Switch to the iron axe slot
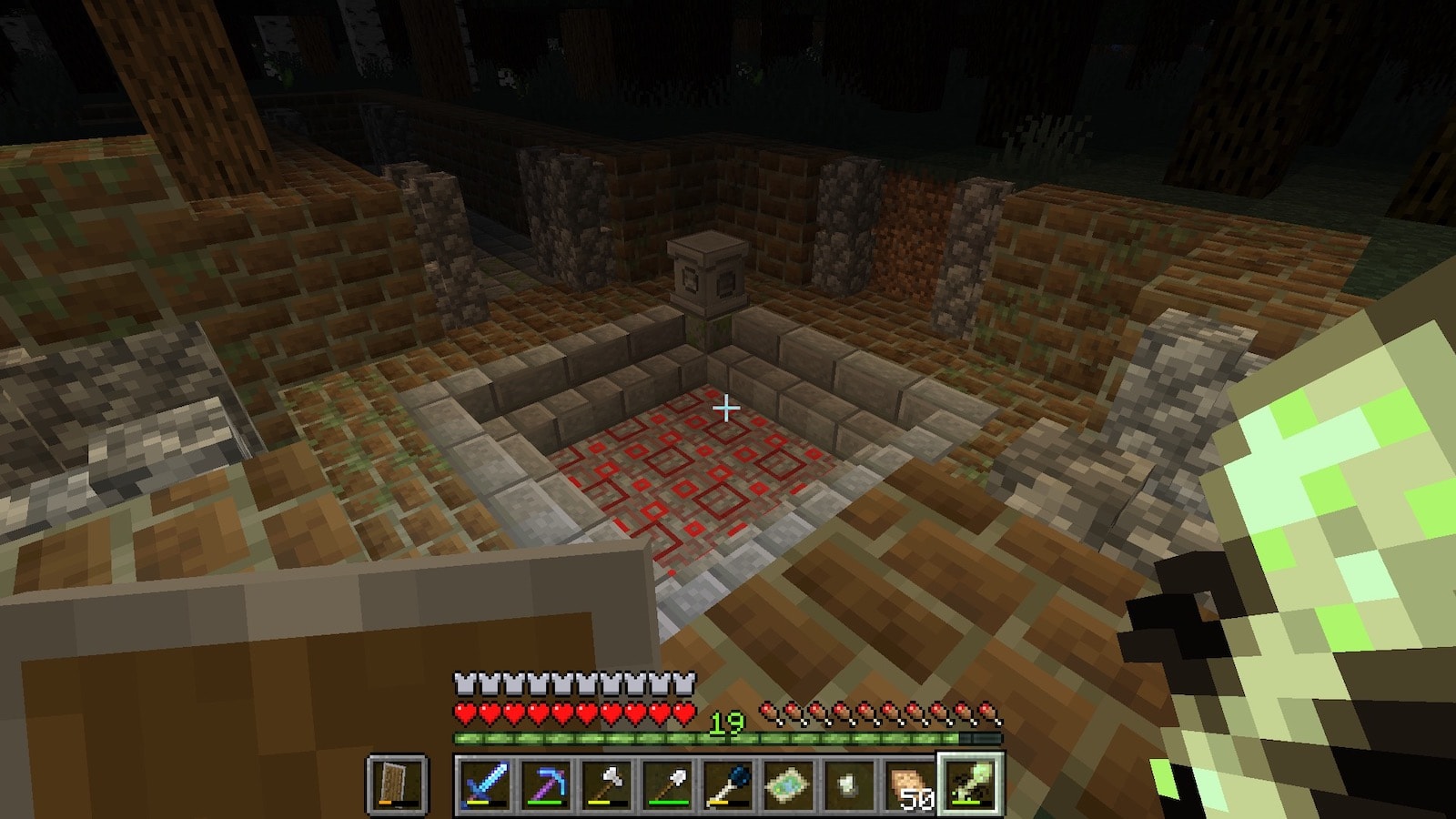Viewport: 1456px width, 819px height. pos(606,784)
